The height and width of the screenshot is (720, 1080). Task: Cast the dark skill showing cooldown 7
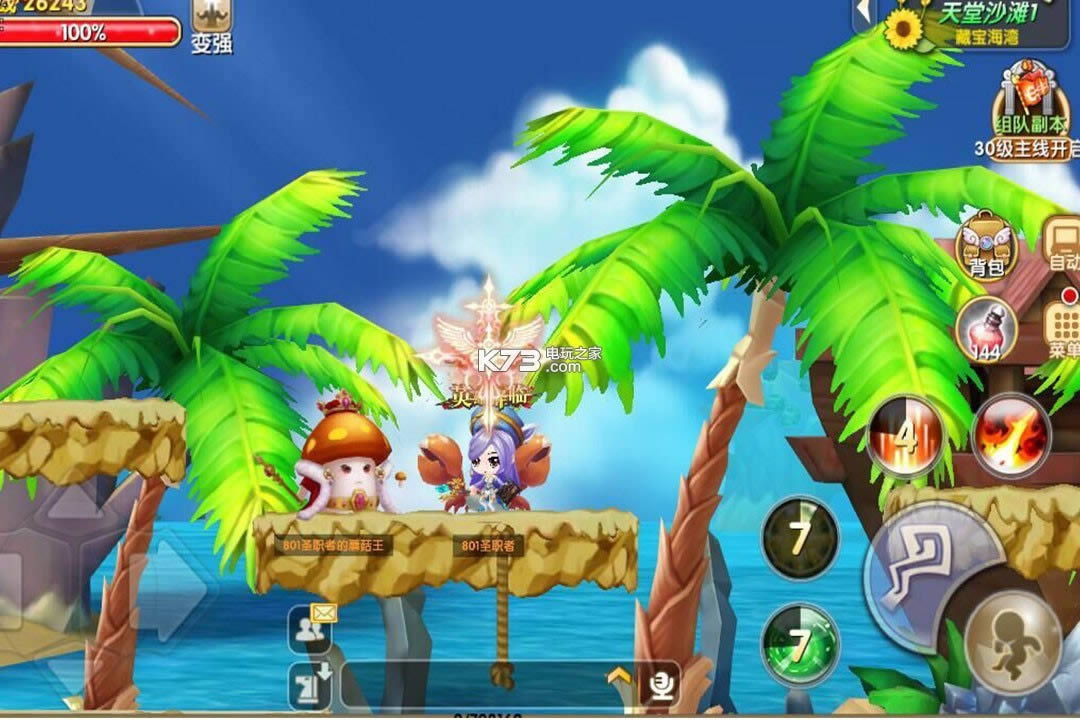click(799, 538)
